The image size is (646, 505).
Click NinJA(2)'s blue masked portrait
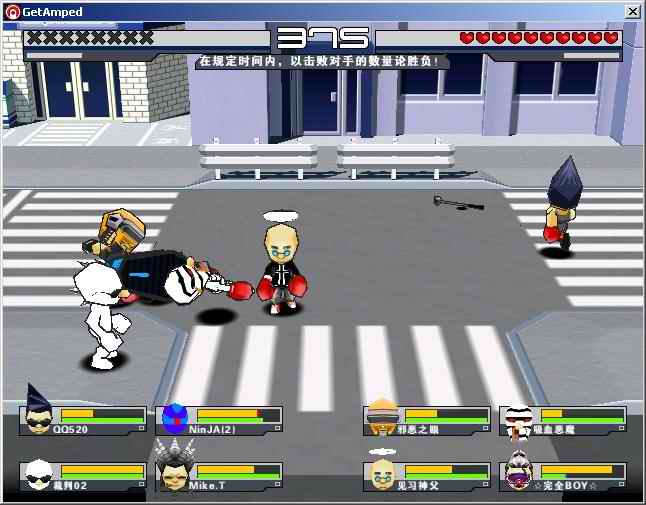175,417
